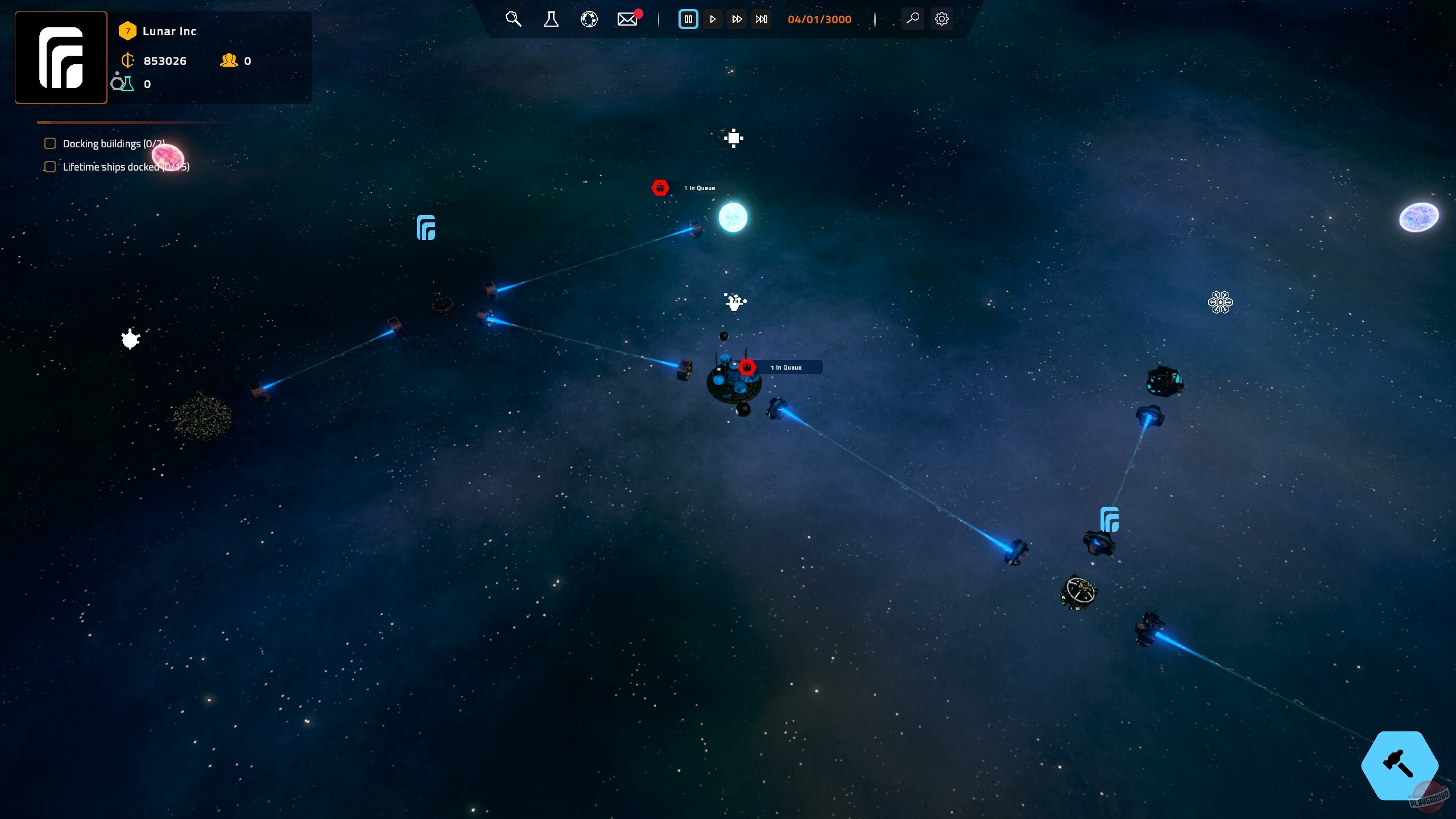Activate the fastest skip-forward speed
Viewport: 1456px width, 819px height.
point(762,19)
